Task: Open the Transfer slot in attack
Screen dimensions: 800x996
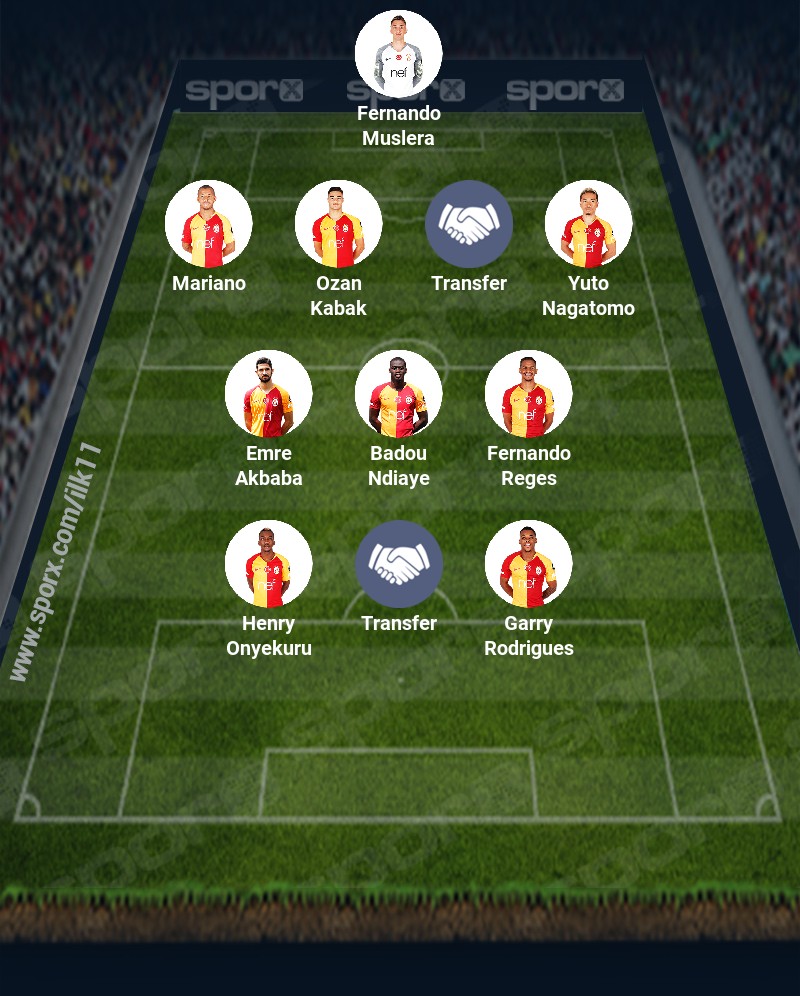Action: click(398, 564)
